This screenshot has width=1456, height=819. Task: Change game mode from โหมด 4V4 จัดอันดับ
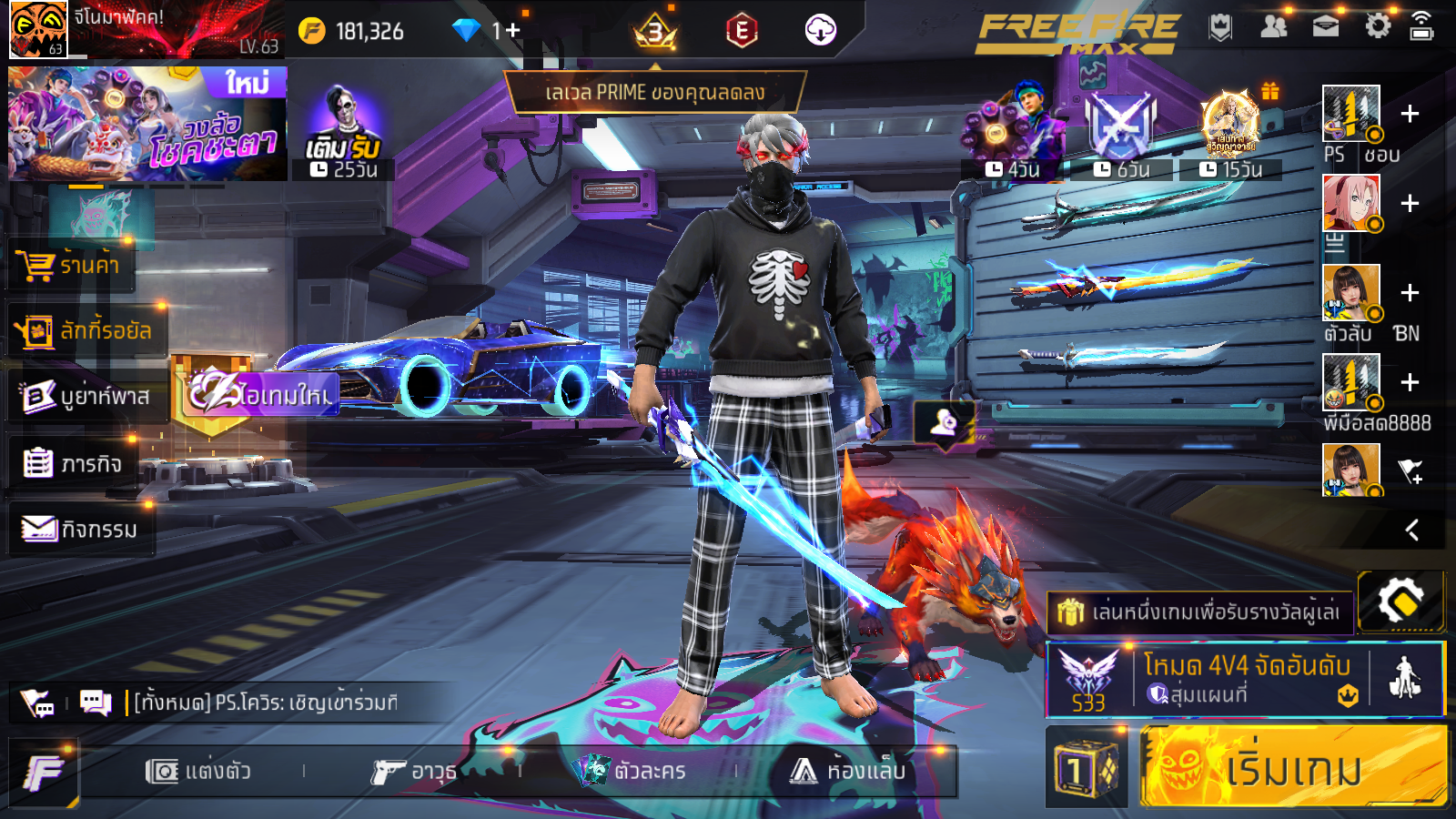point(1245,679)
